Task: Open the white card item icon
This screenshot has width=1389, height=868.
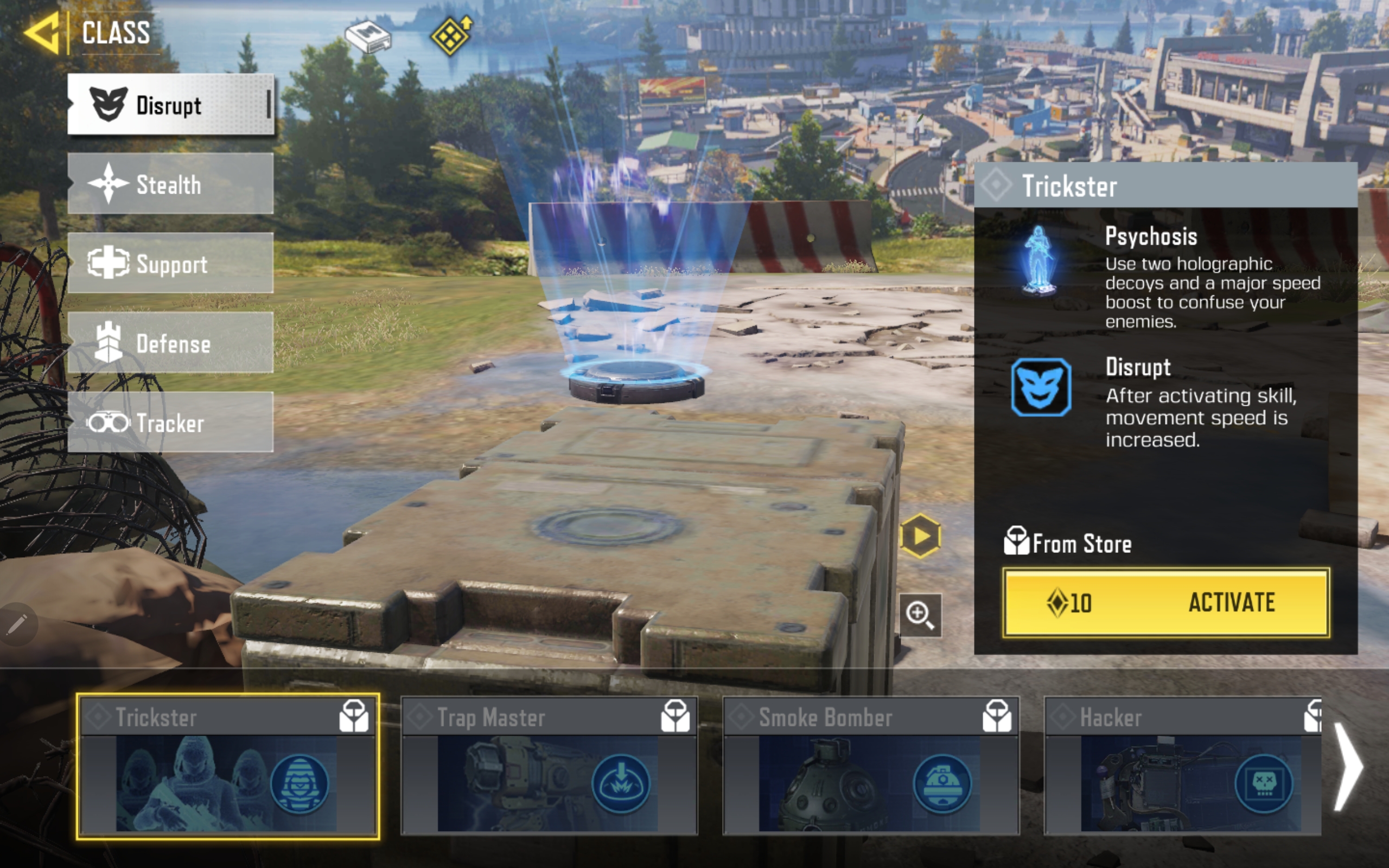Action: 368,37
